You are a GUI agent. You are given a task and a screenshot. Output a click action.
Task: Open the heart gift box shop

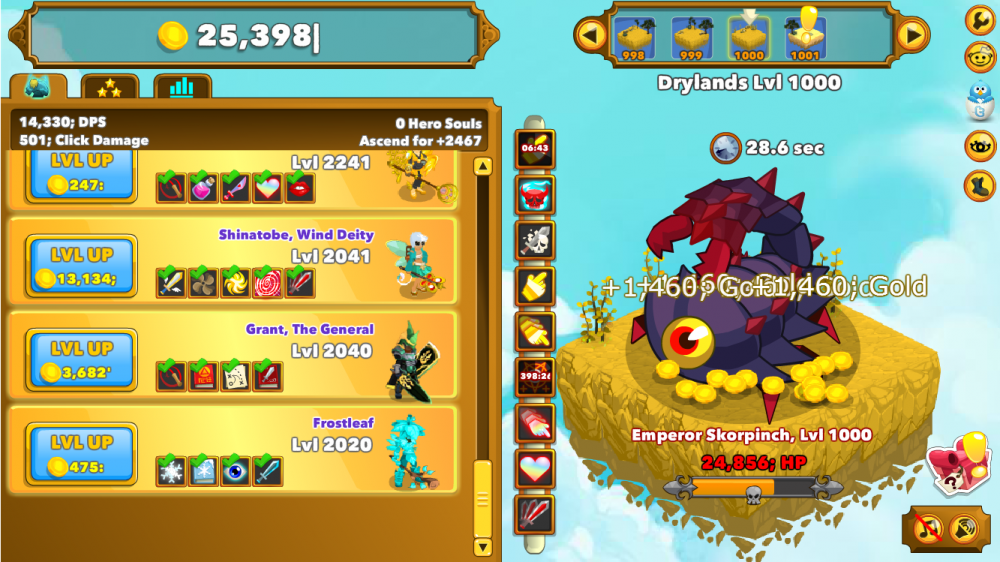(957, 462)
